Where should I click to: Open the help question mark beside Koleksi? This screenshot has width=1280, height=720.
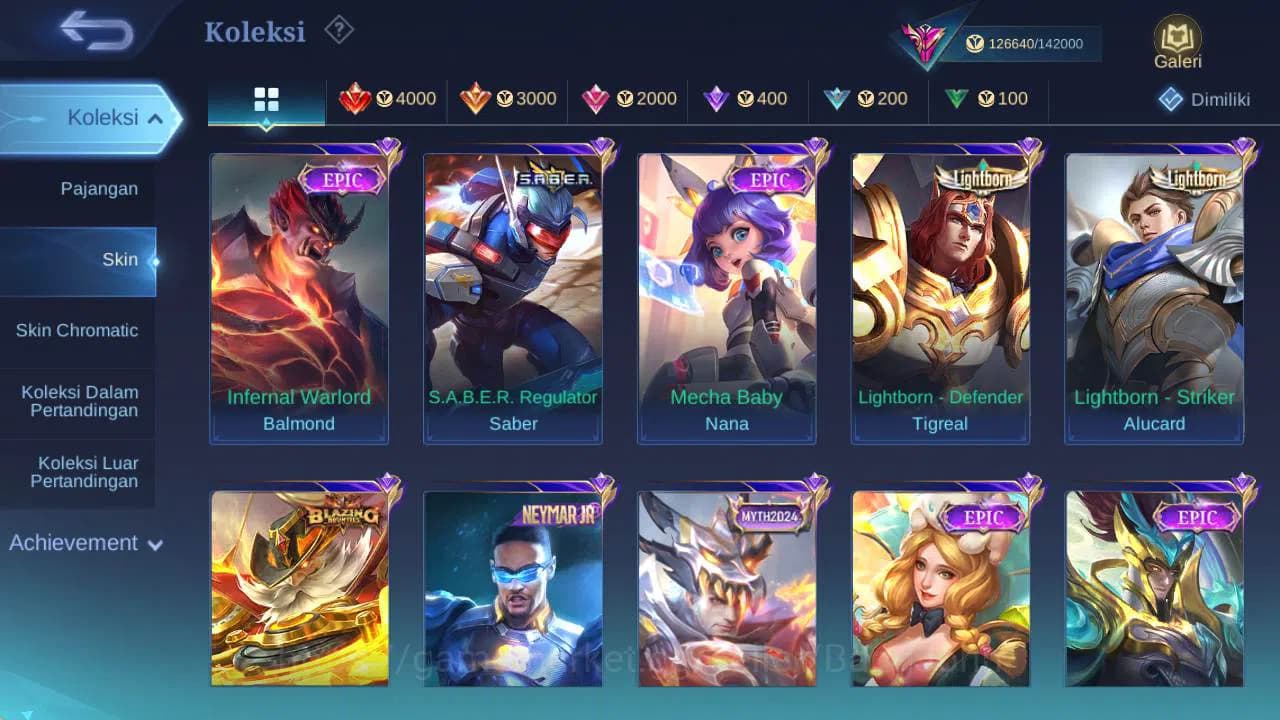click(338, 31)
